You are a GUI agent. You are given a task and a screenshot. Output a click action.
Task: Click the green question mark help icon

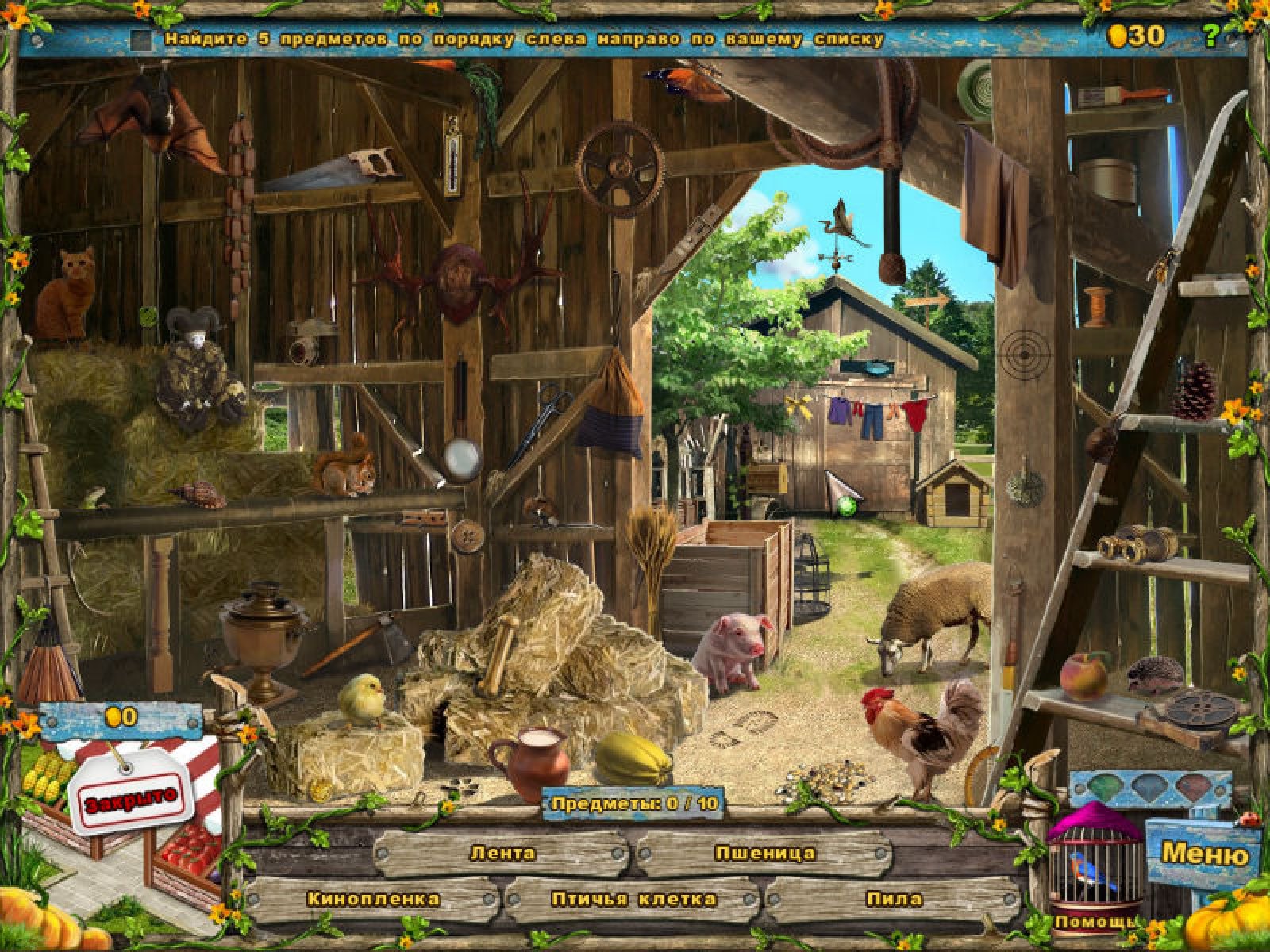(x=1211, y=35)
